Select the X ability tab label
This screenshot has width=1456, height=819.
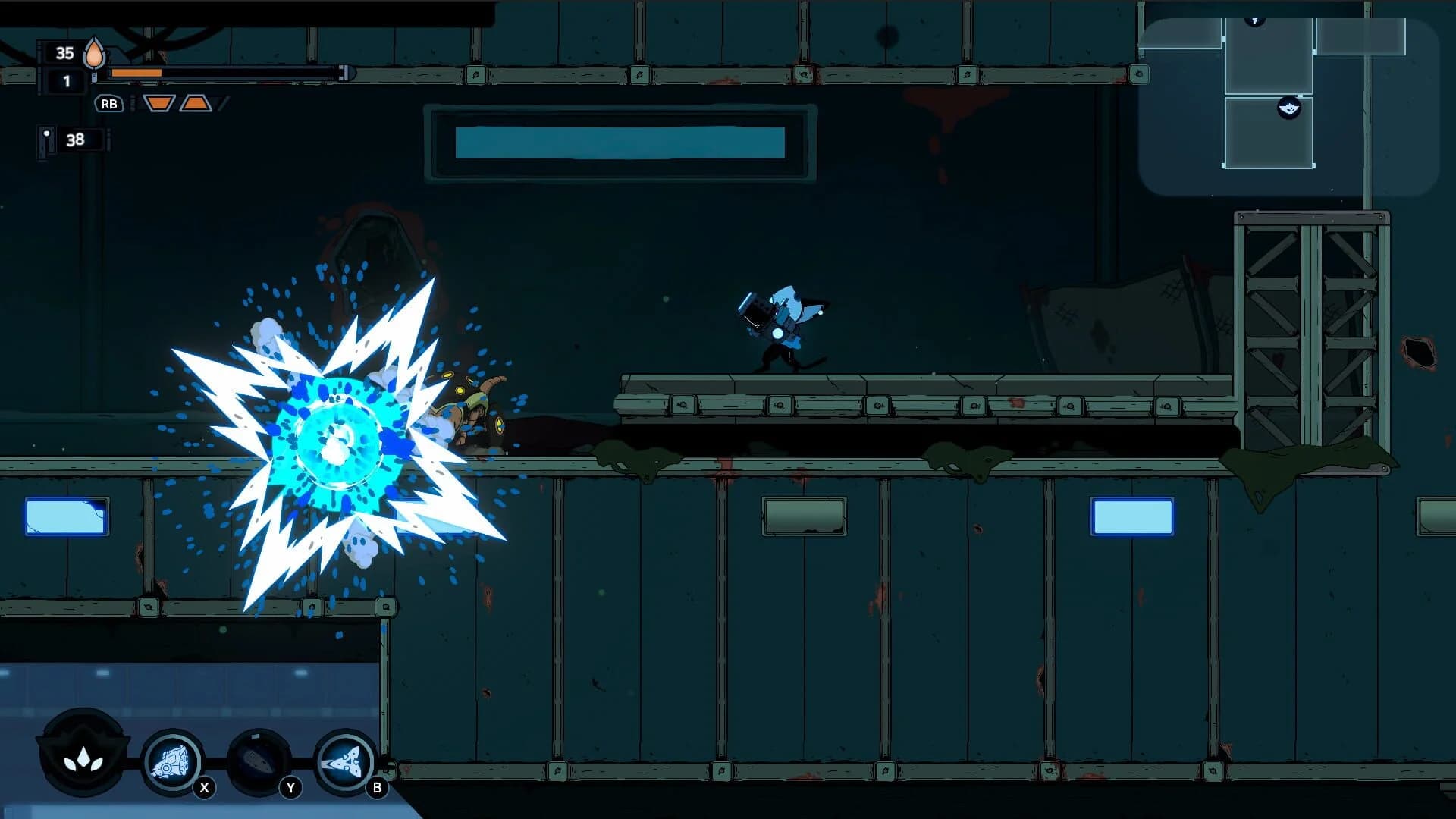[202, 787]
